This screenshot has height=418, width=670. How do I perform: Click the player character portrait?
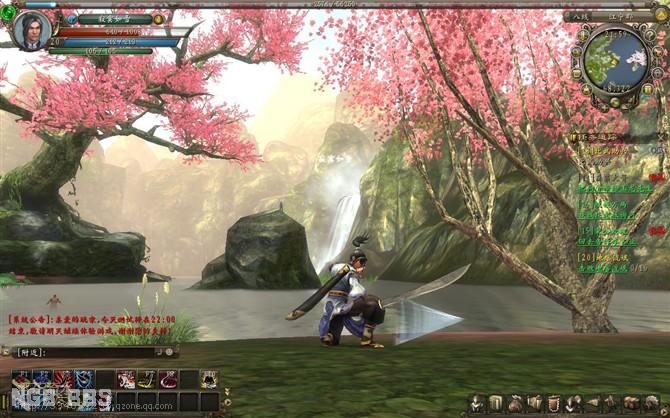coord(31,30)
